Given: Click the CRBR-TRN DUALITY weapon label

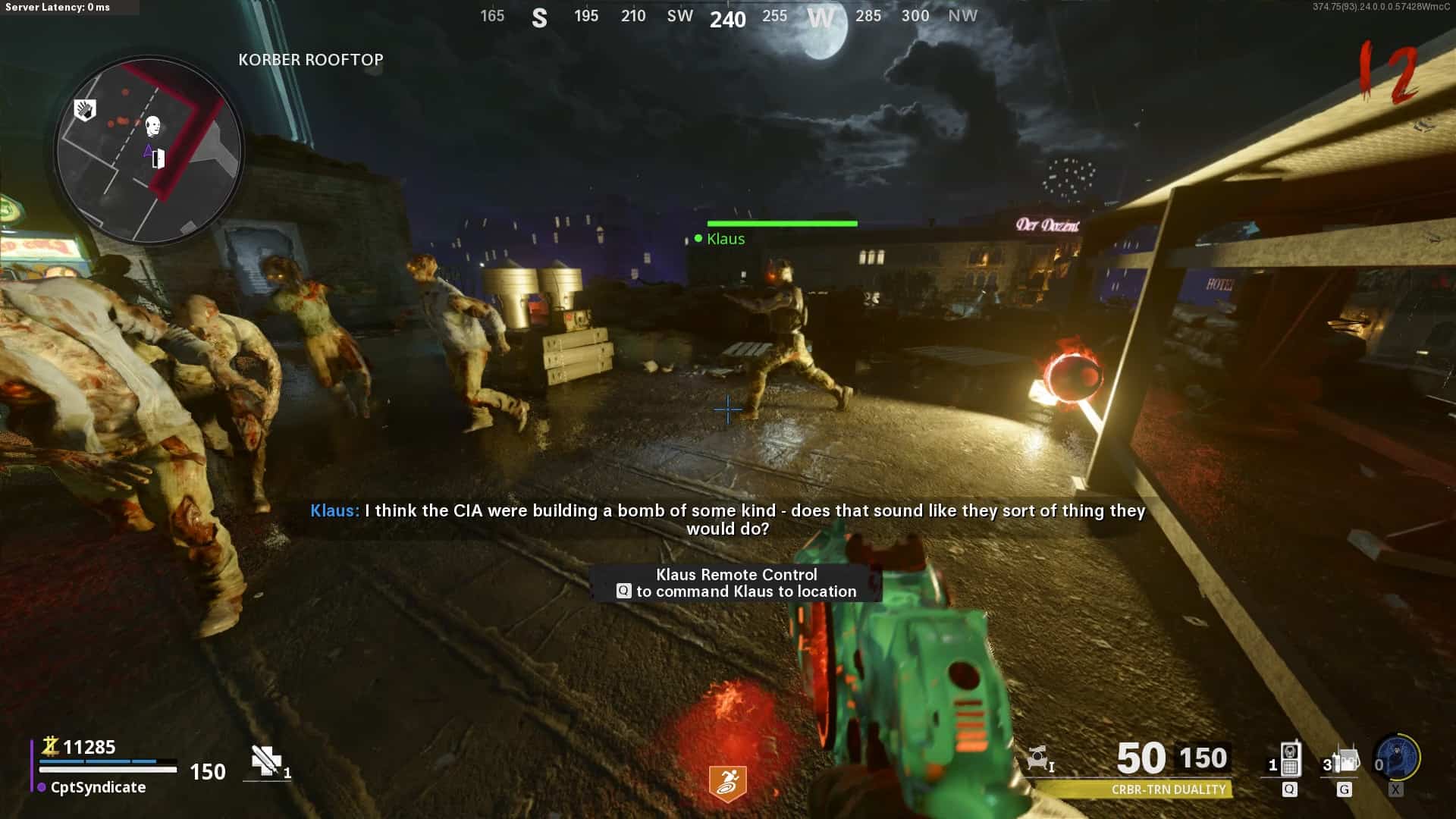Looking at the screenshot, I should (x=1168, y=789).
